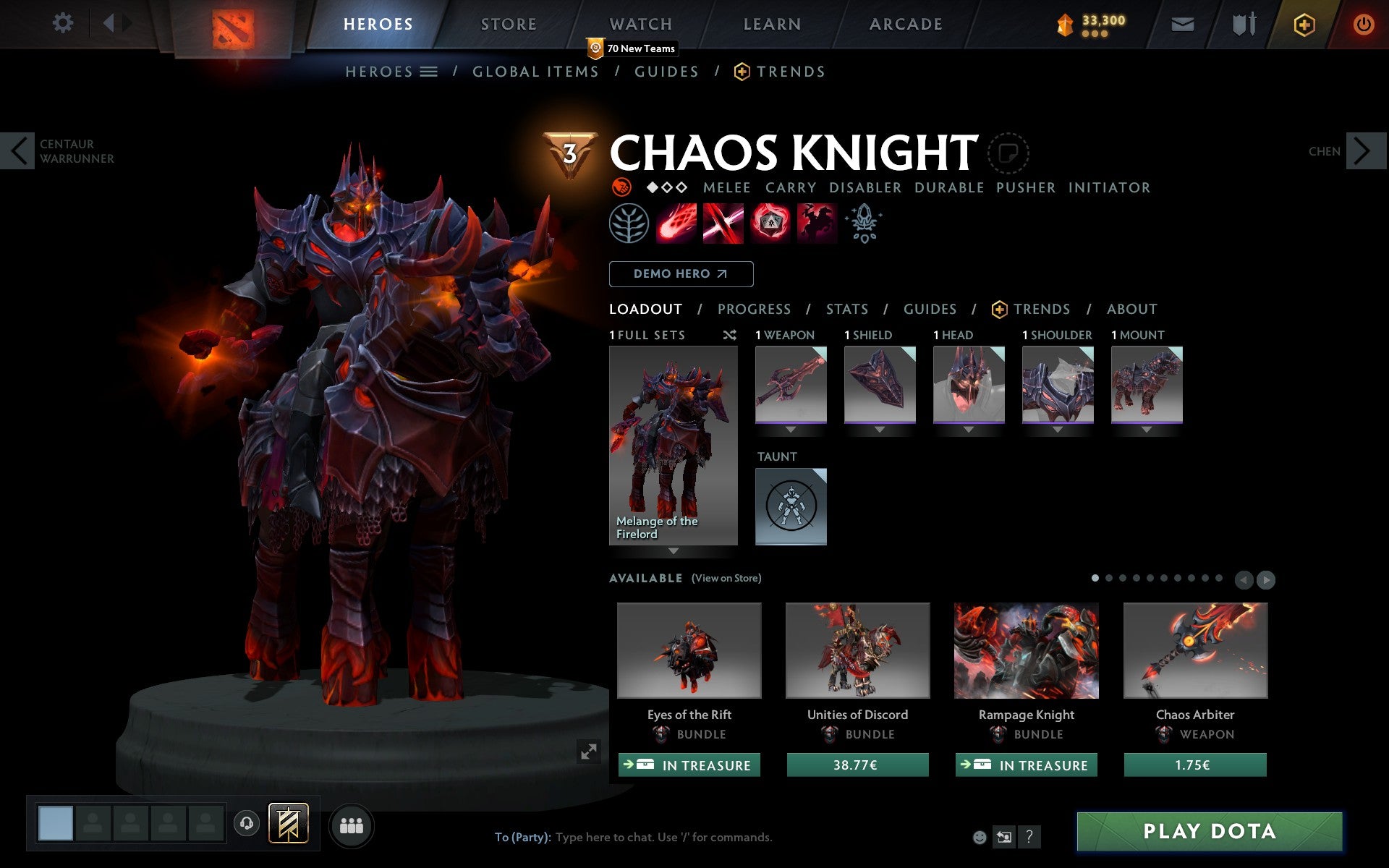The height and width of the screenshot is (868, 1389).
Task: Click the shuffle icon next to Full Sets
Action: coord(729,335)
